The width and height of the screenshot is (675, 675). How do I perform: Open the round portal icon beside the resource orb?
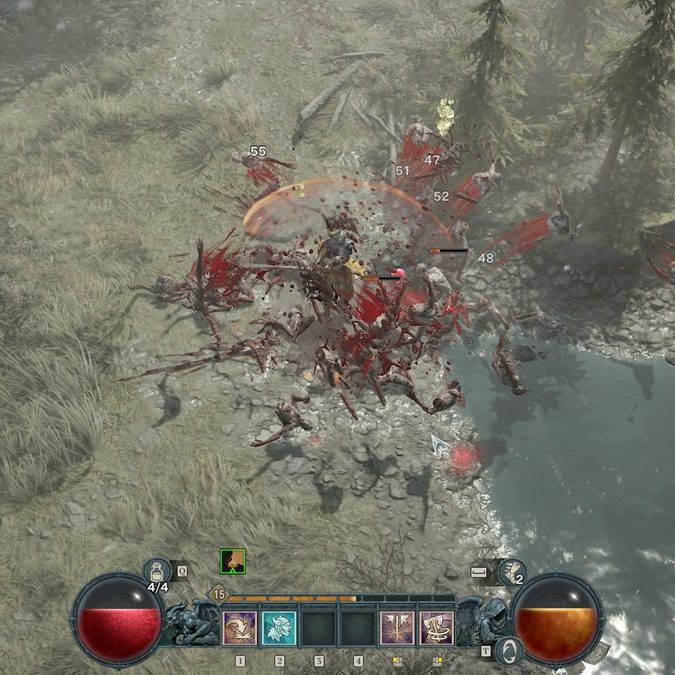pyautogui.click(x=509, y=650)
